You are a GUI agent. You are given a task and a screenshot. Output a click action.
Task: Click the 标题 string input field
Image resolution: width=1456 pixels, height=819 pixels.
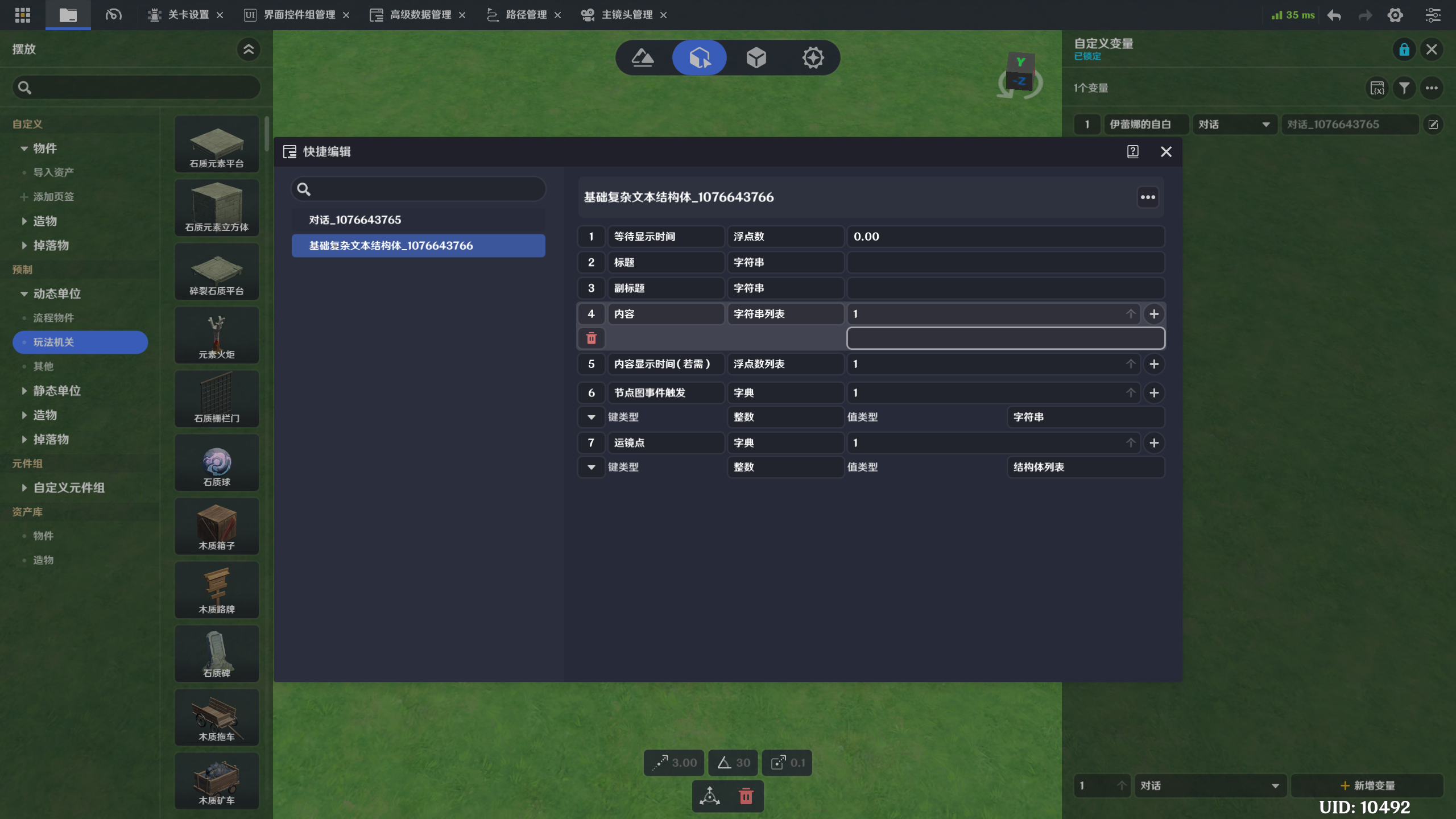pos(1005,262)
